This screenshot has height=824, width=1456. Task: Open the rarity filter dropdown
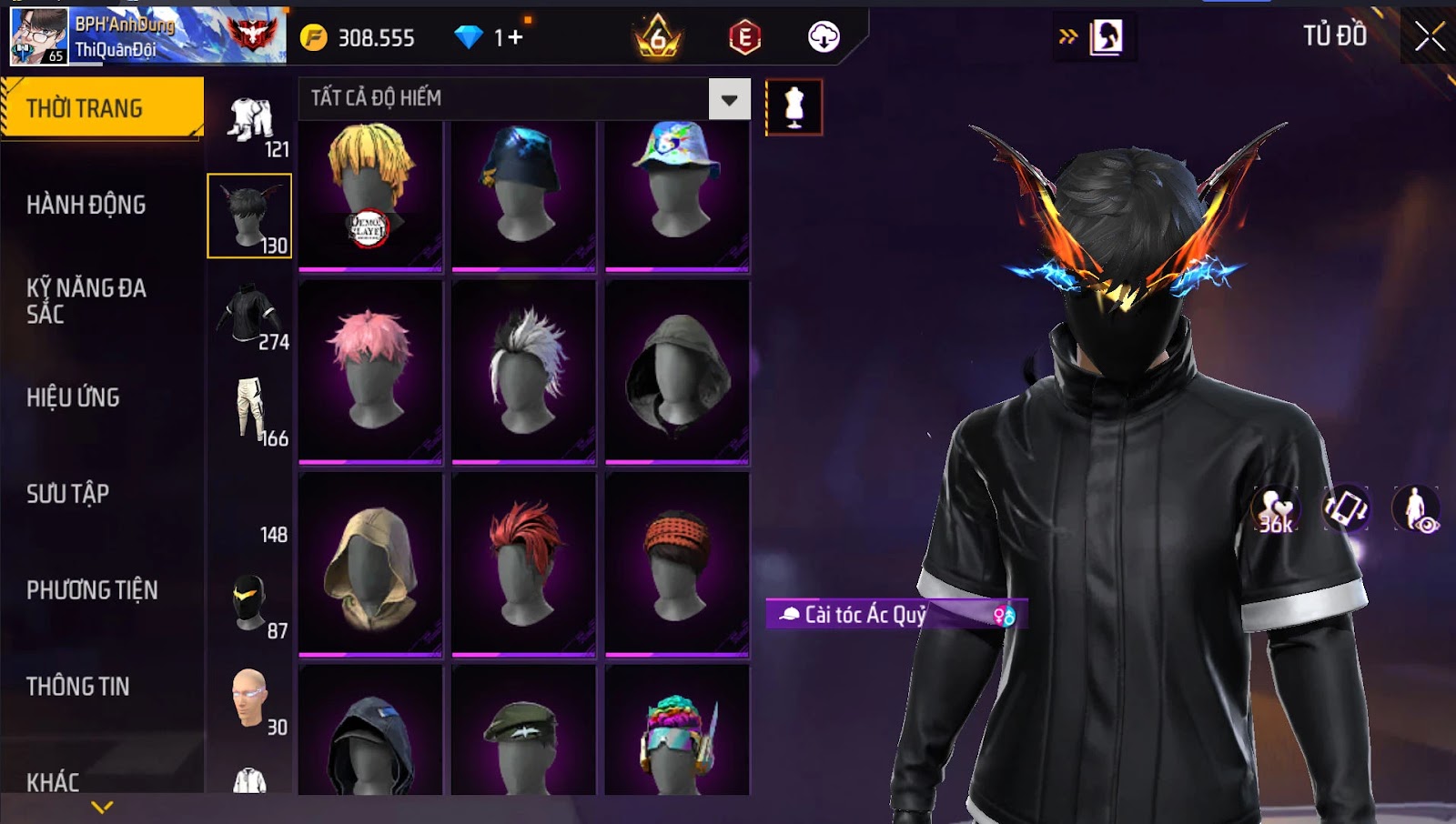(x=729, y=99)
